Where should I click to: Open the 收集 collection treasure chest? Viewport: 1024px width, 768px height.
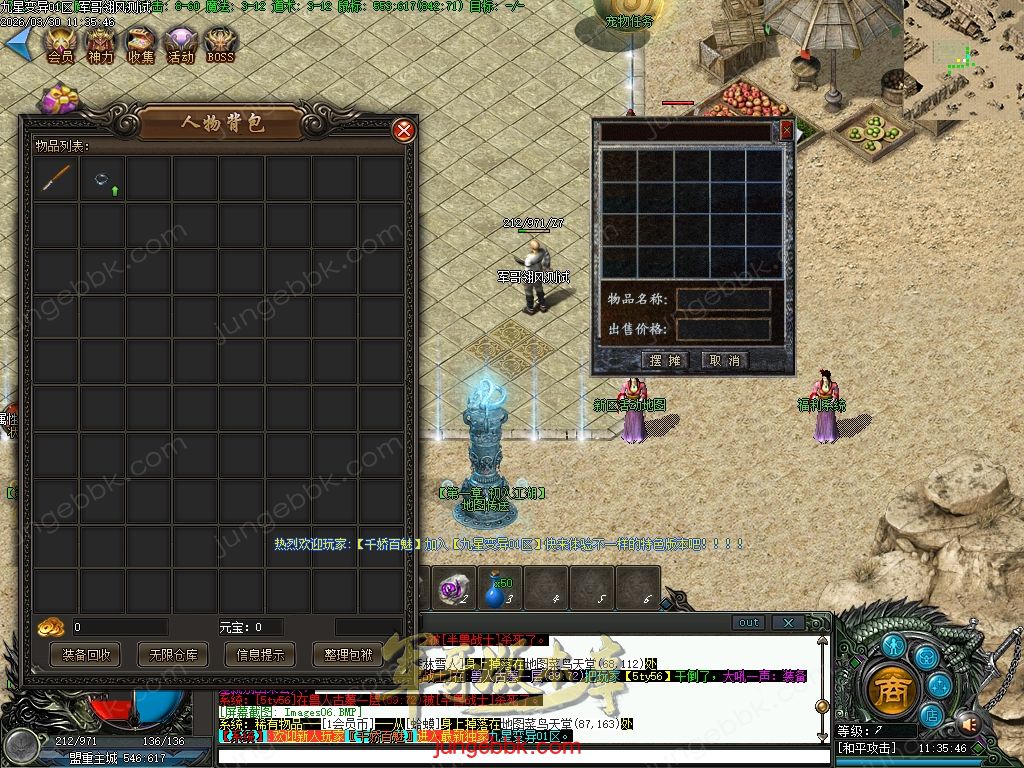141,44
